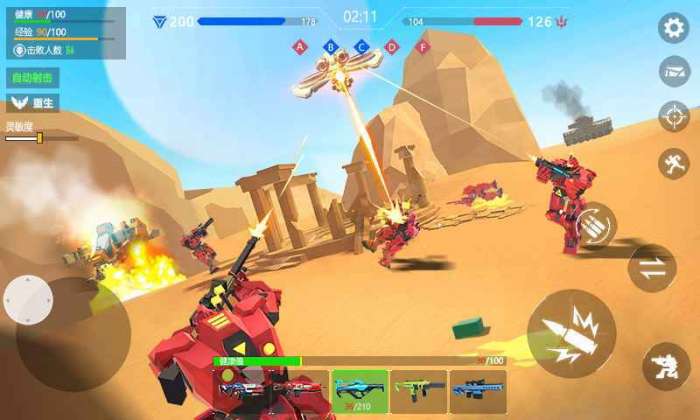Activate the jumping figure button

pos(673,163)
